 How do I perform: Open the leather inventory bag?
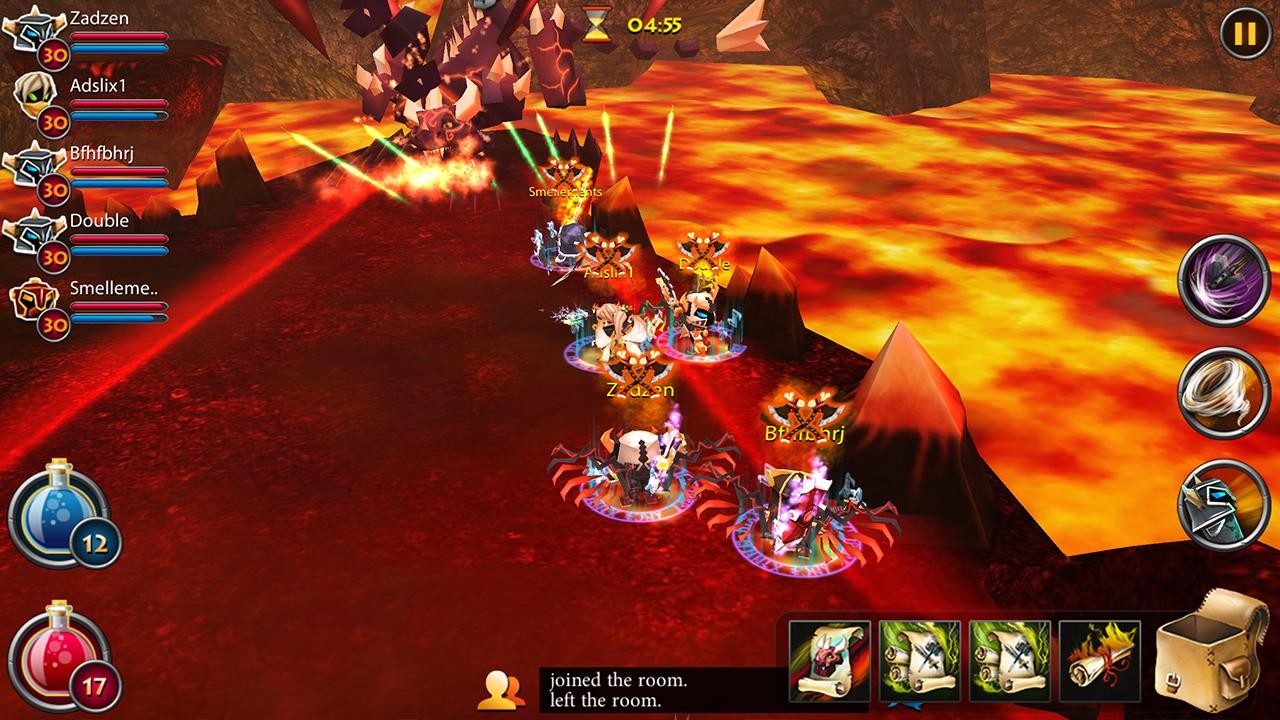[x=1212, y=650]
